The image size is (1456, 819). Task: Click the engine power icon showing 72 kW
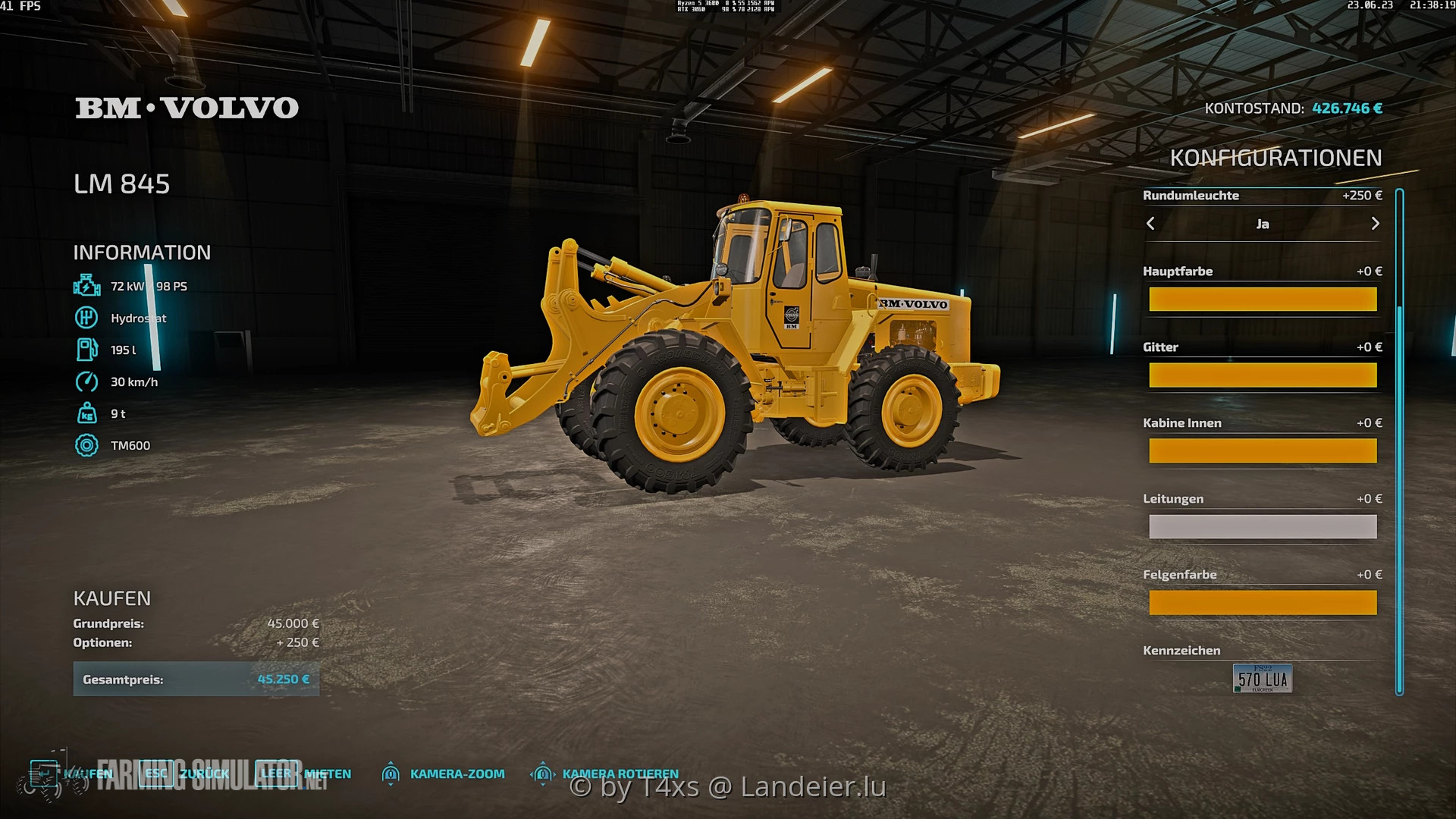86,286
